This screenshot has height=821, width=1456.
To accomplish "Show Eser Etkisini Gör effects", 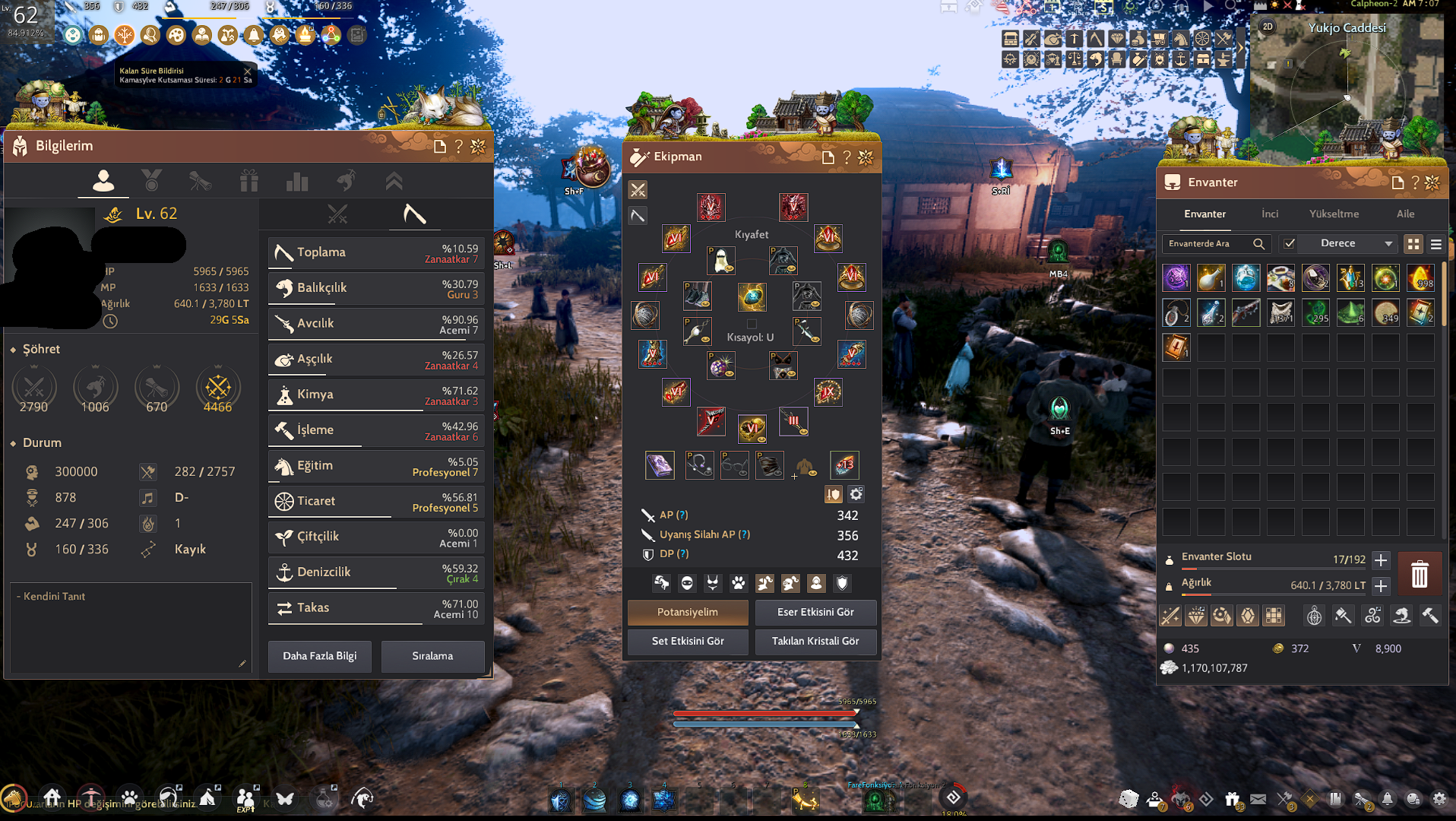I will 815,612.
